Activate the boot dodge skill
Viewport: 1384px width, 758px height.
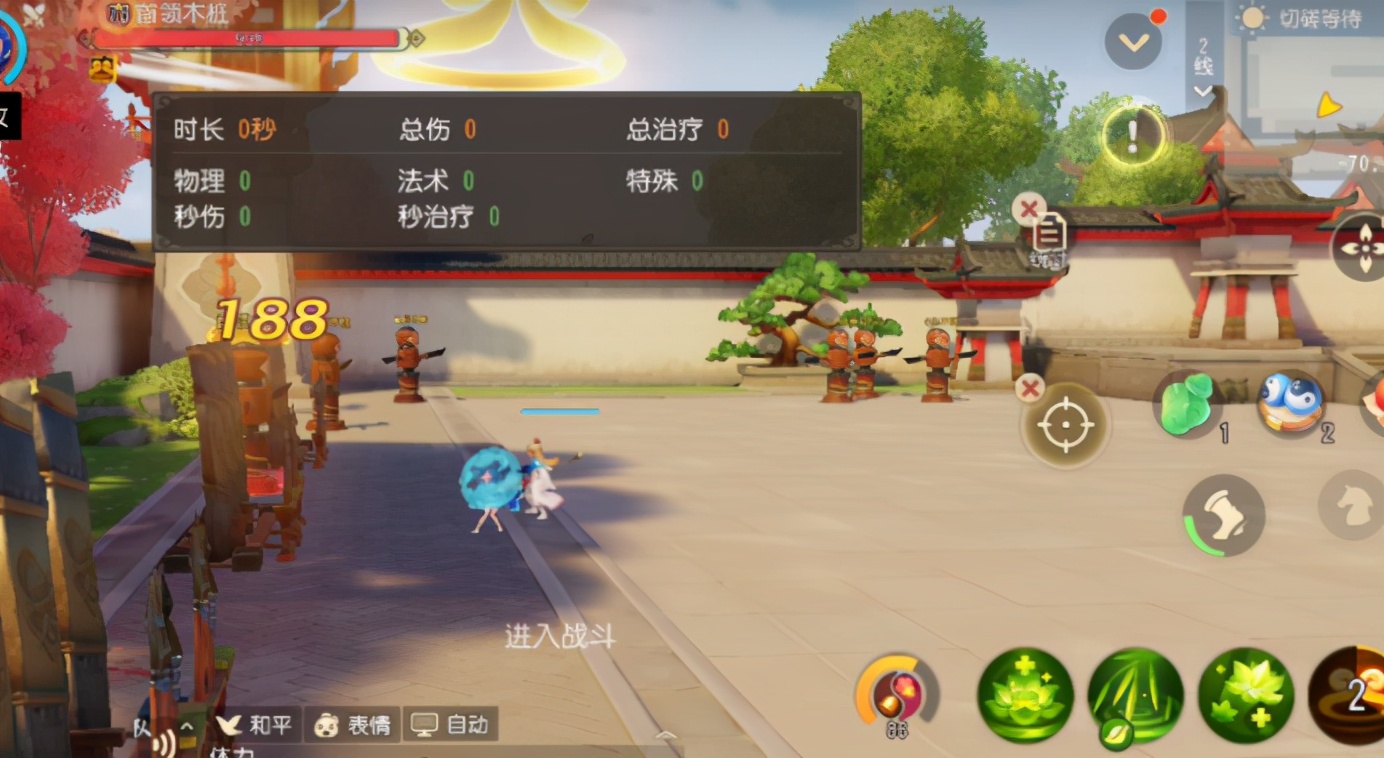(x=1223, y=515)
